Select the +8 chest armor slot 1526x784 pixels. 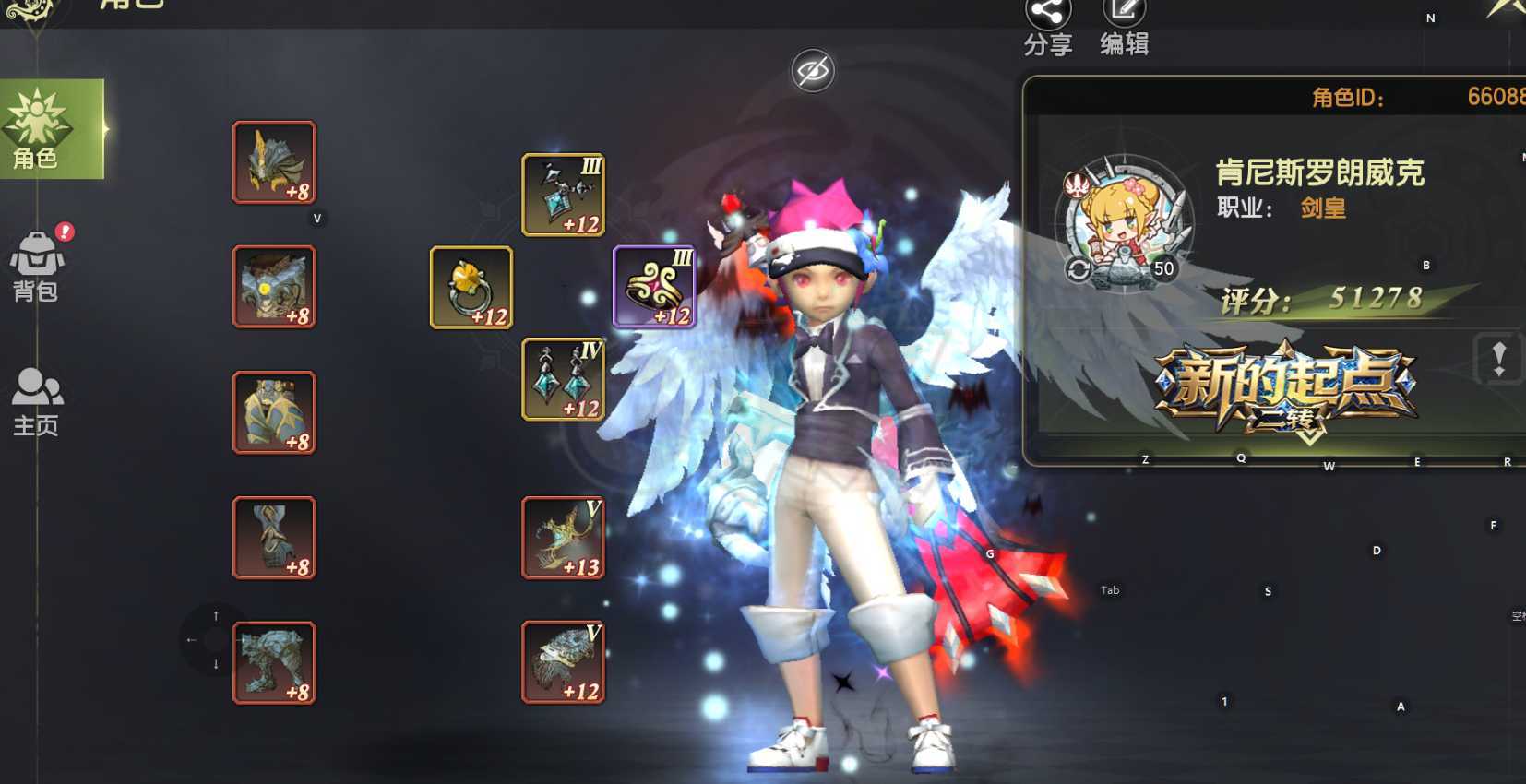274,287
